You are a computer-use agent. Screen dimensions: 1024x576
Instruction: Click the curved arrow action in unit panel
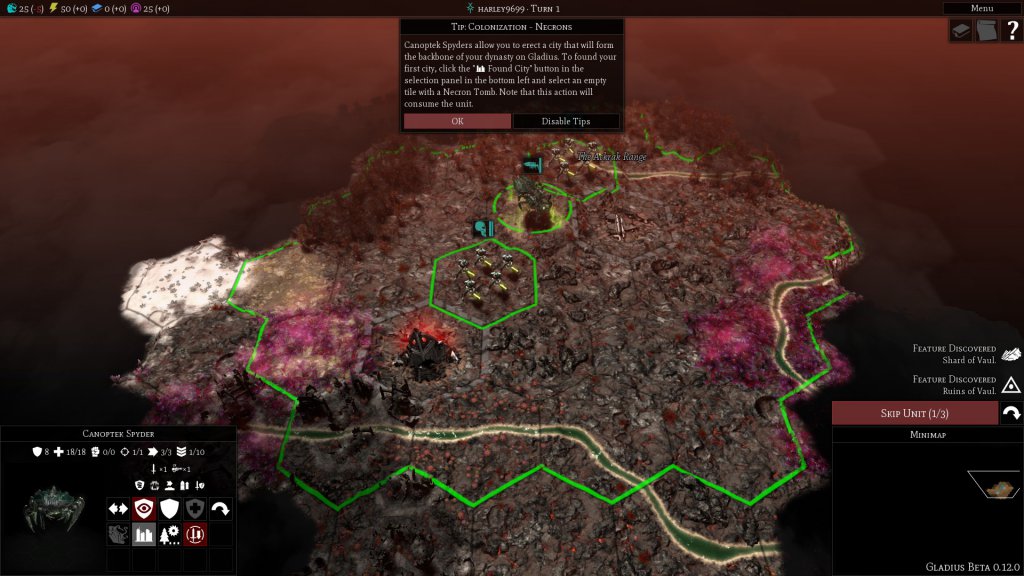pyautogui.click(x=220, y=508)
